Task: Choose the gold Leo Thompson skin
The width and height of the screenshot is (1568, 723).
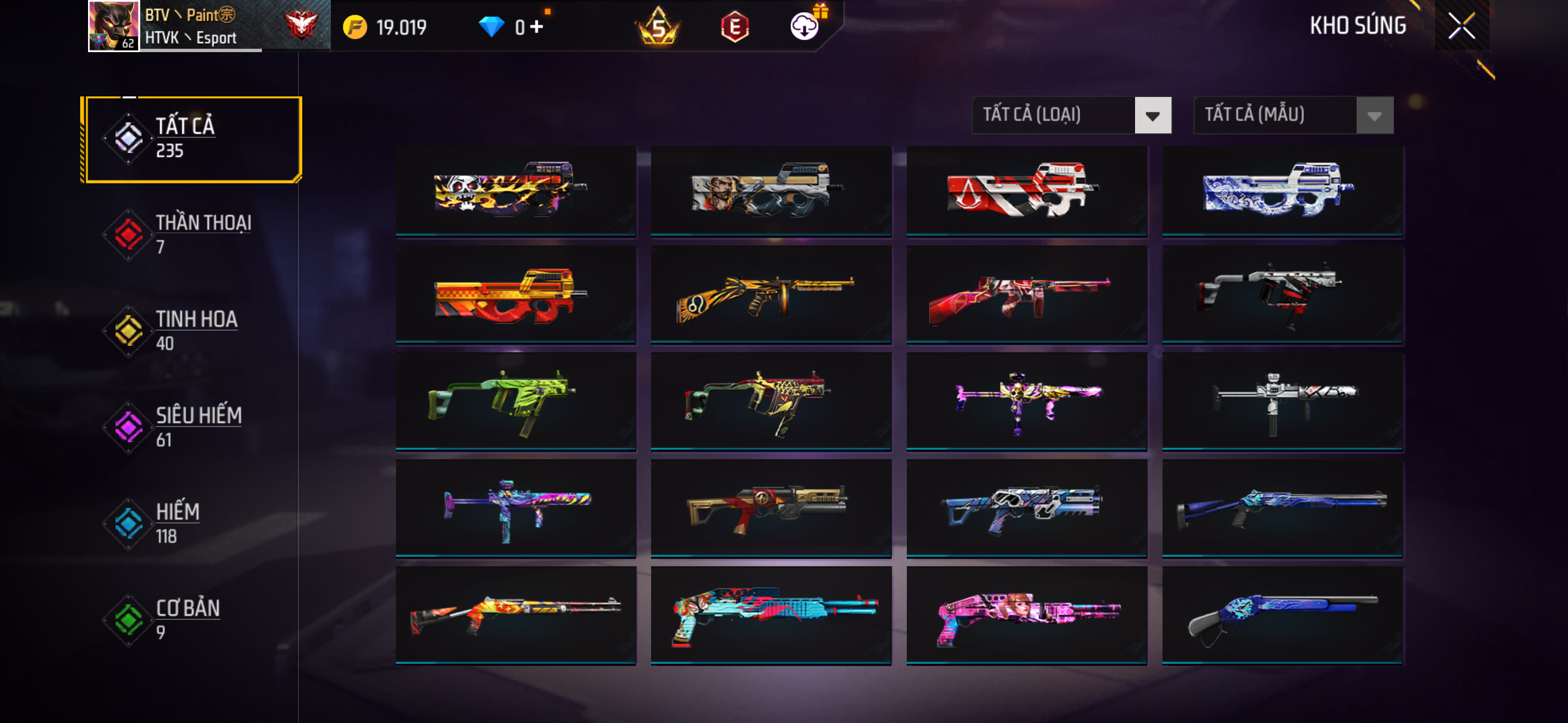Action: (x=771, y=295)
